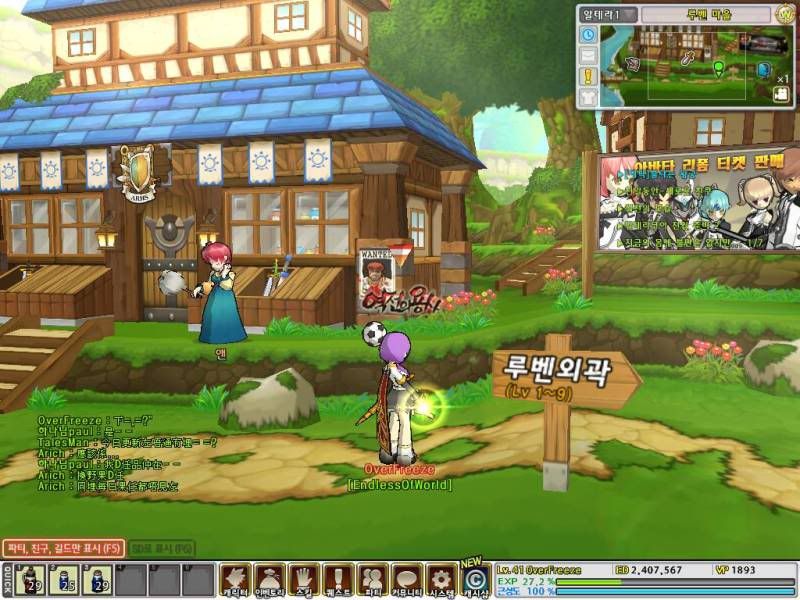This screenshot has height=600, width=800.
Task: Click the yellow exclamation mark icon
Action: (588, 75)
